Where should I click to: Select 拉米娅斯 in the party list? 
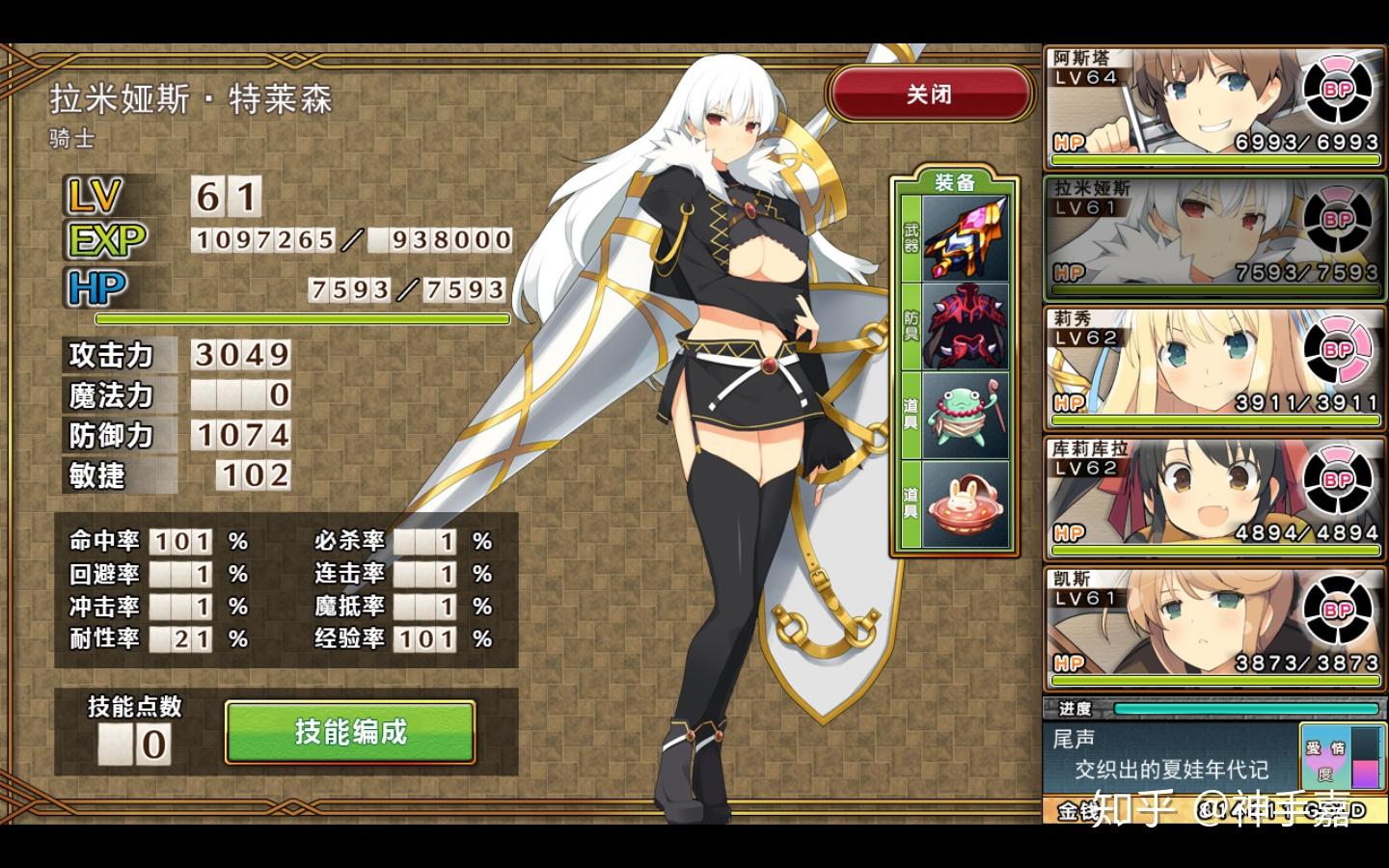[1213, 236]
